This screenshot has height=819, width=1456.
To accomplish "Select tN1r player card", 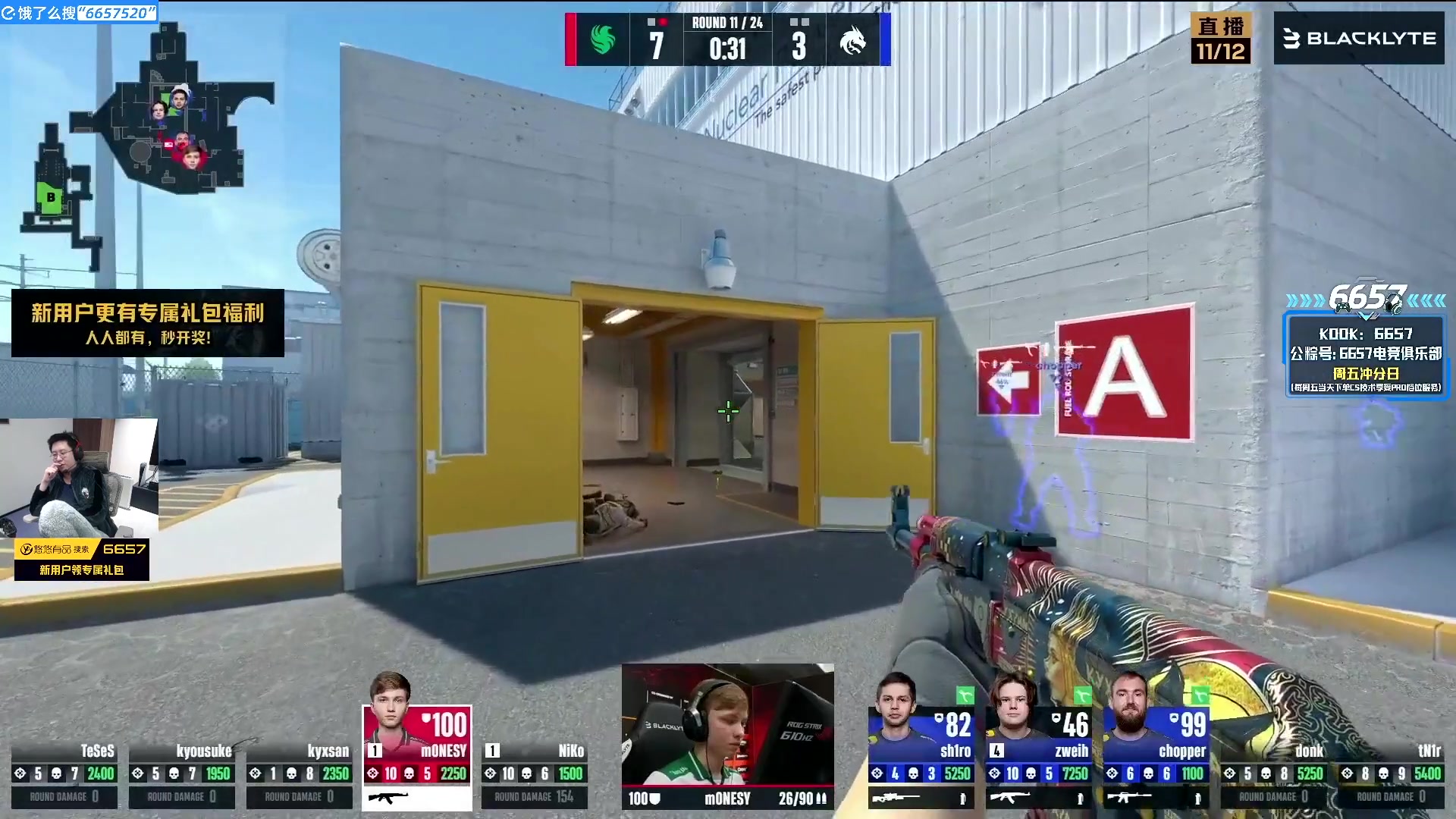I will tap(1392, 773).
